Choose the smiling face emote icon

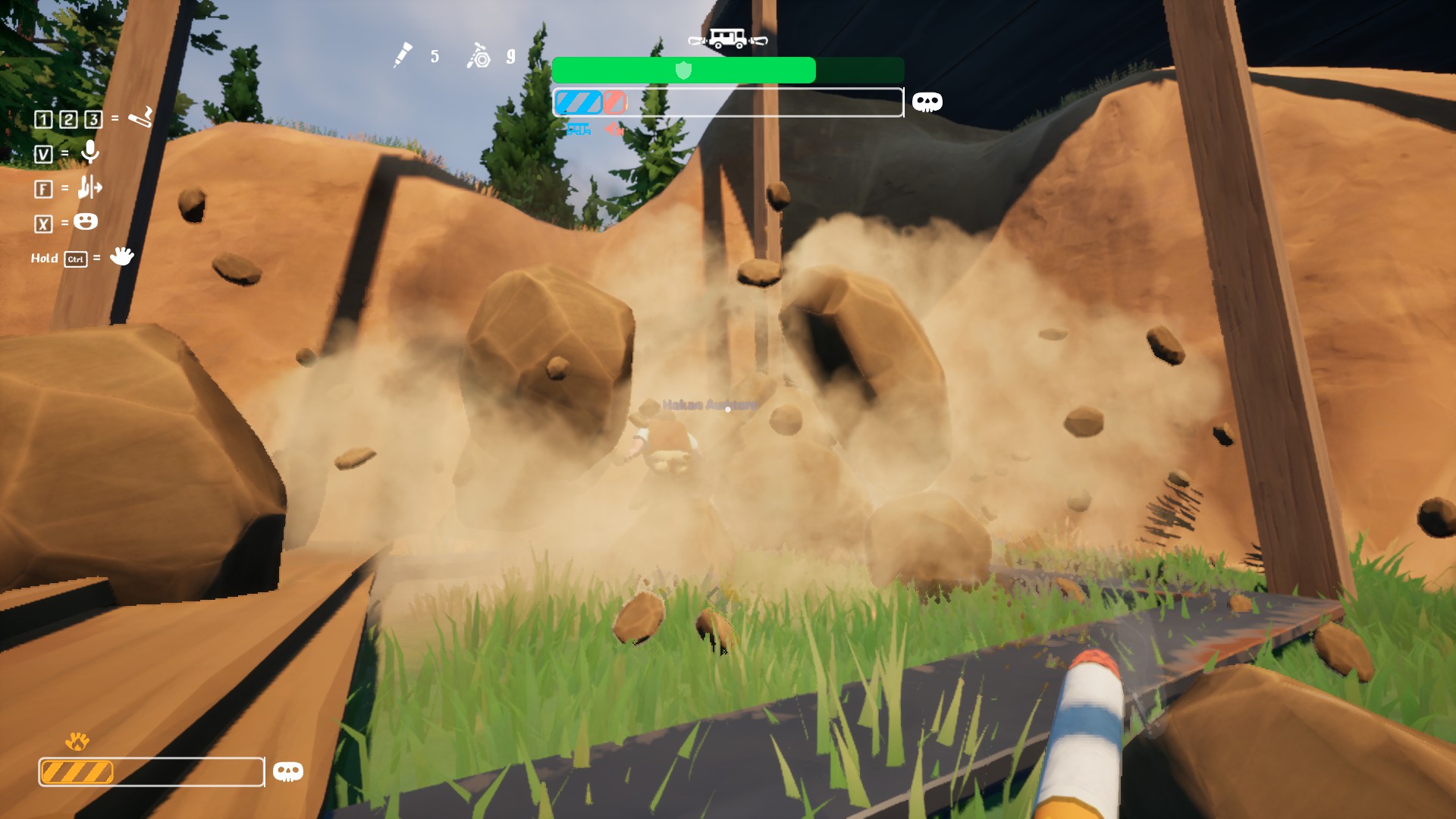pos(86,221)
